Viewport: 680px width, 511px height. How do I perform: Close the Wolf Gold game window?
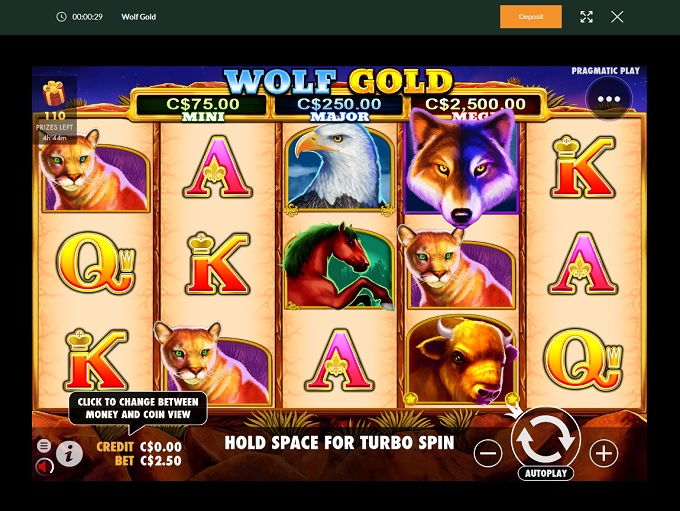(617, 17)
